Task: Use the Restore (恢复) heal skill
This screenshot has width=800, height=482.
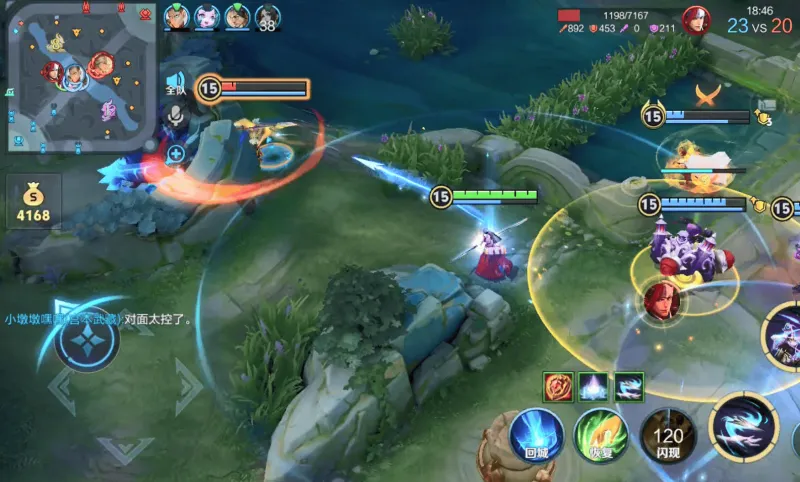Action: (601, 437)
